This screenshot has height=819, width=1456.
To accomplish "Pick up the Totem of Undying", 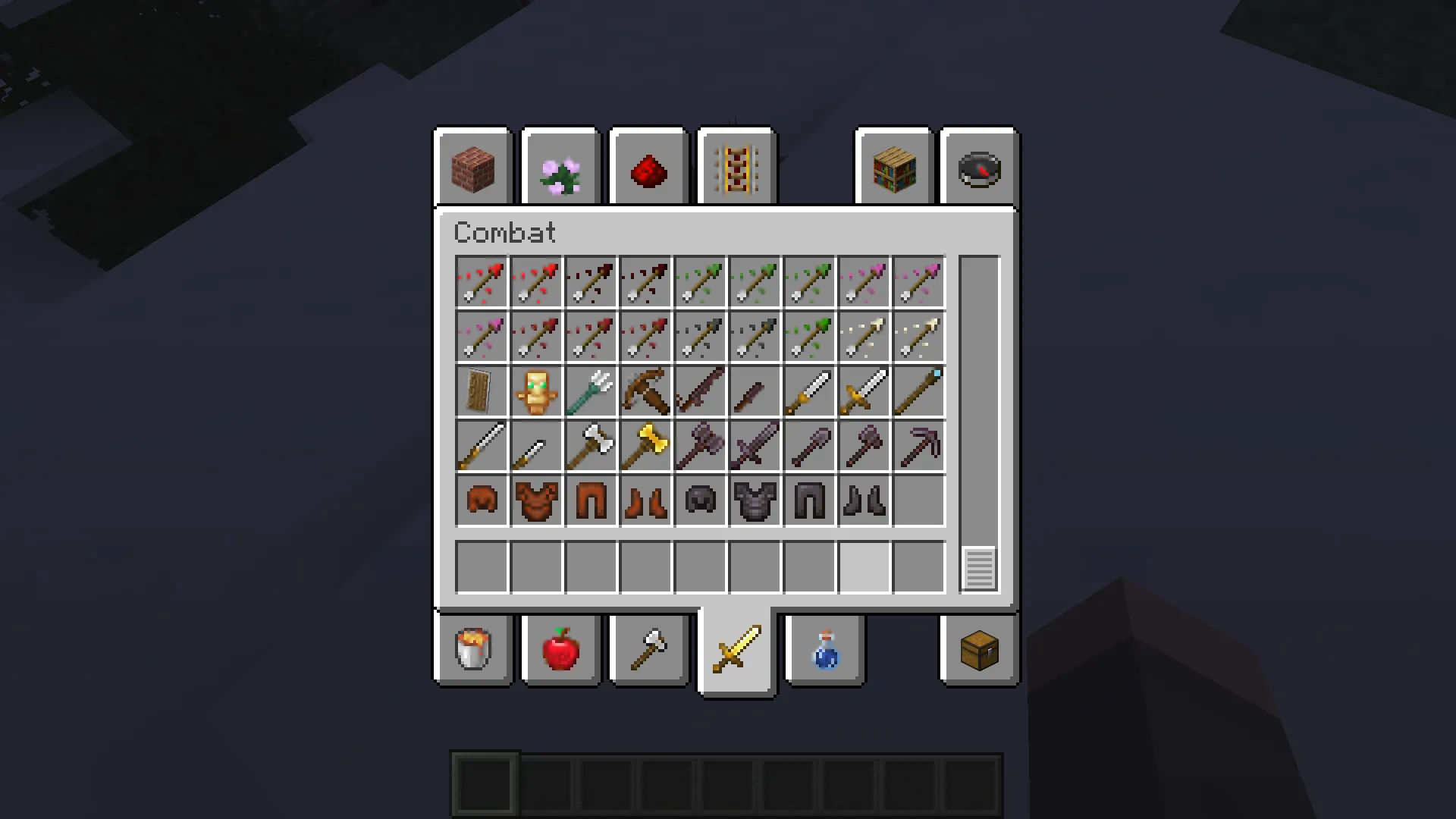I will pyautogui.click(x=536, y=391).
